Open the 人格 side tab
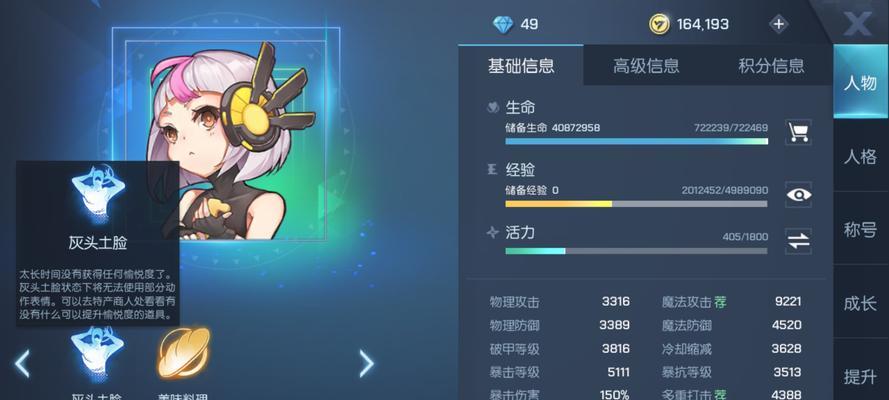The image size is (889, 400). point(860,157)
